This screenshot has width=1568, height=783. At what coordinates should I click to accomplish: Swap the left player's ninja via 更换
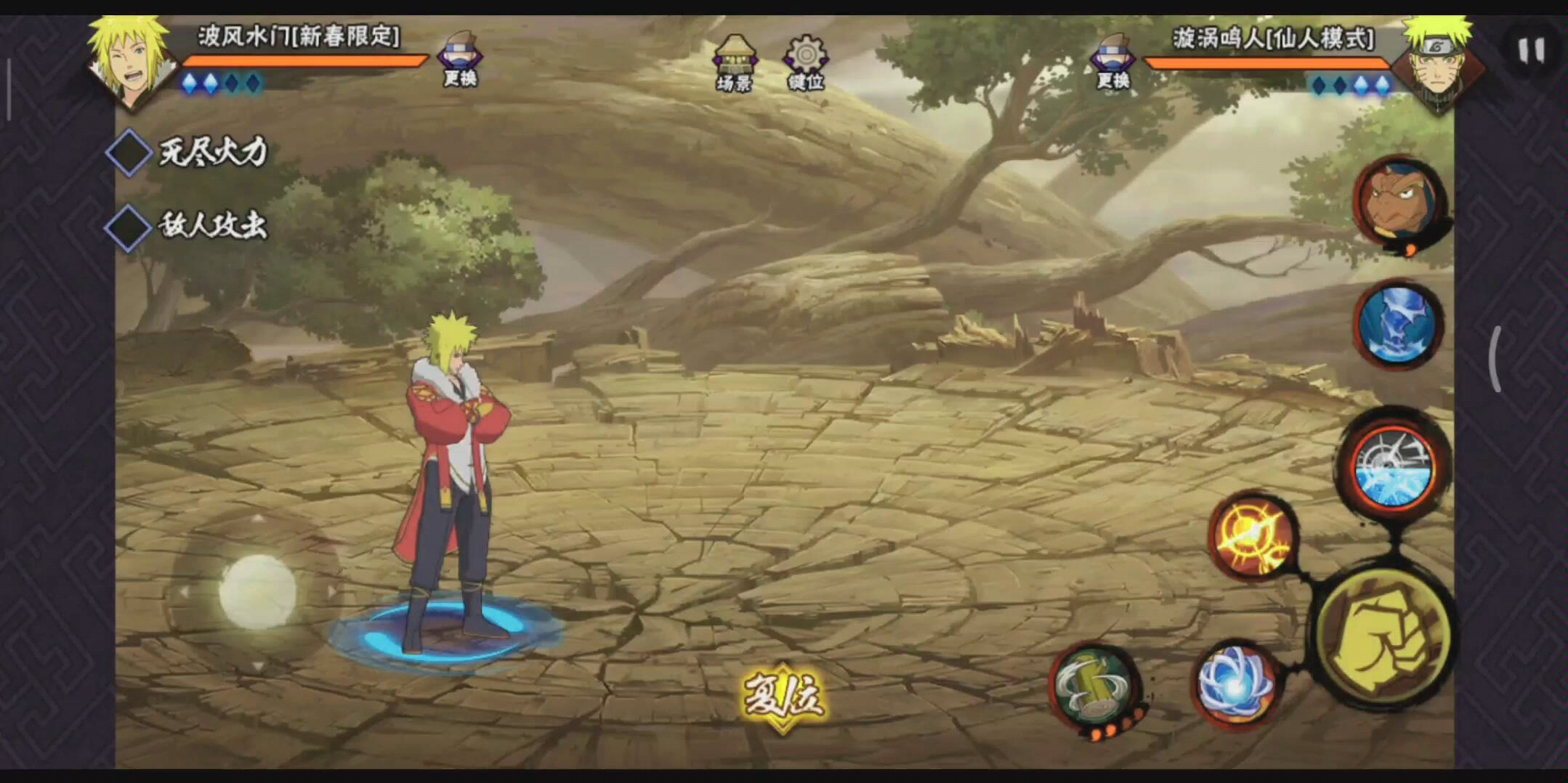(460, 58)
